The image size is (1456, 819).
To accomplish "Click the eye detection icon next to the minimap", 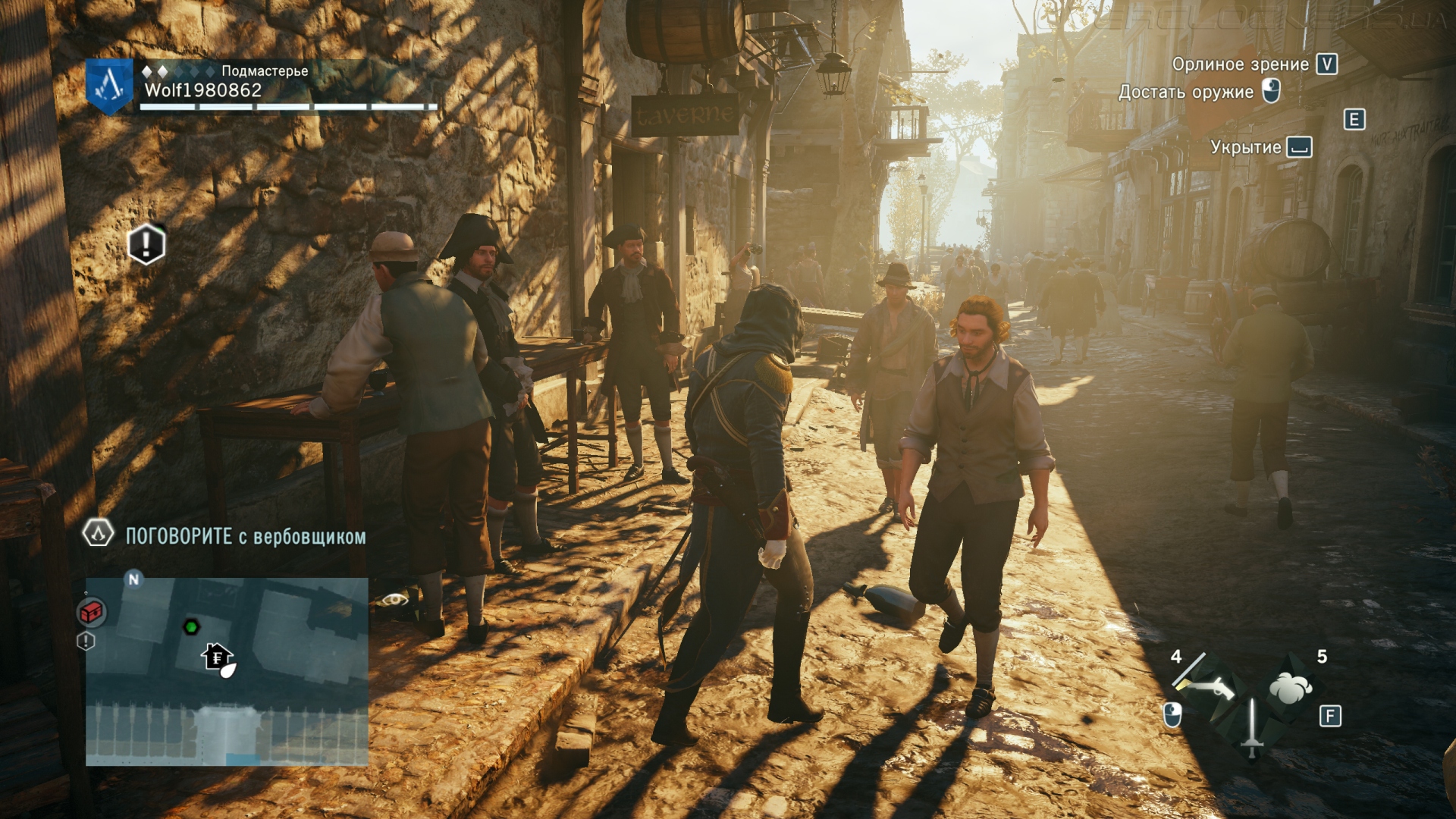I will click(394, 600).
